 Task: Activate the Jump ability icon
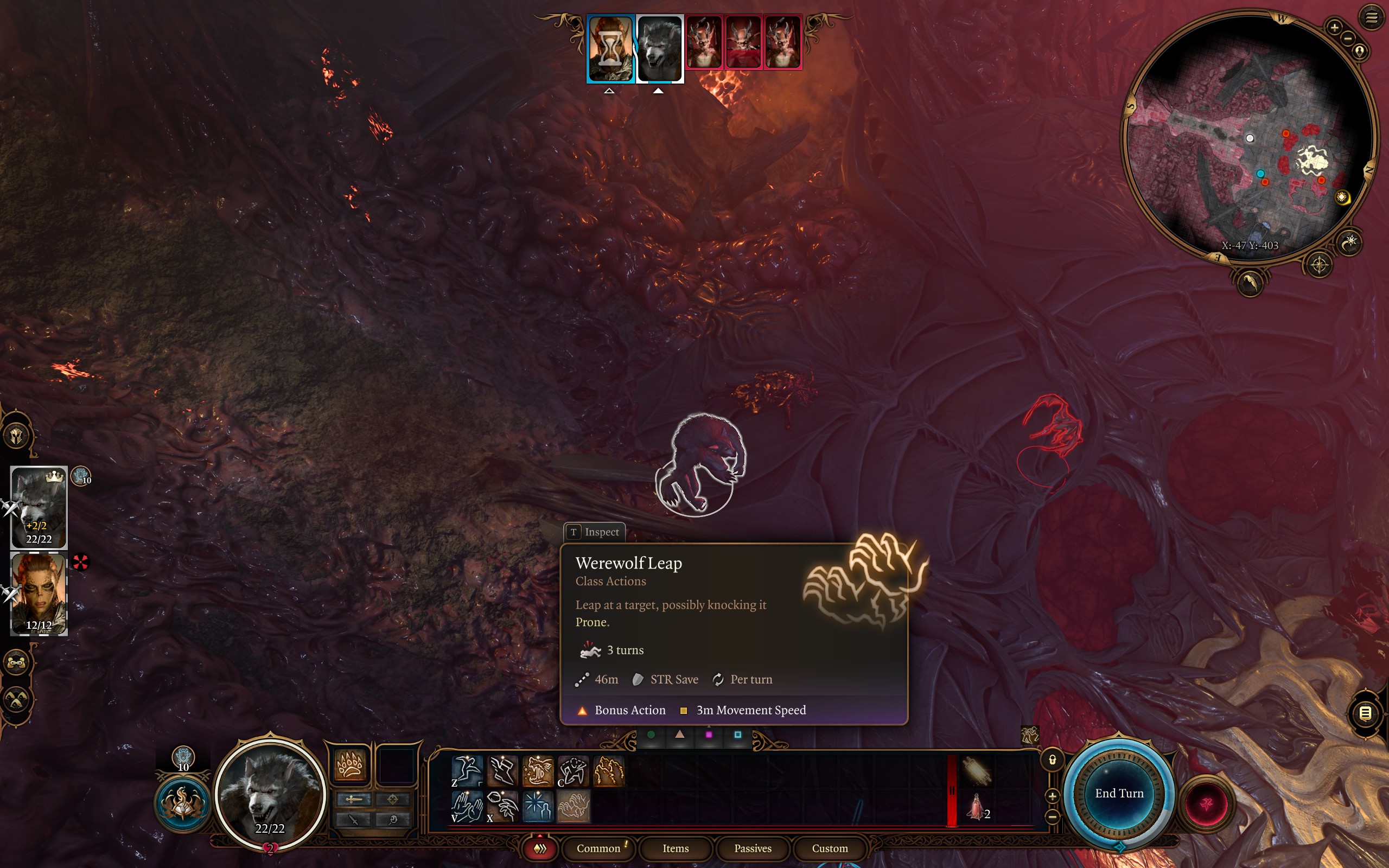click(x=467, y=770)
